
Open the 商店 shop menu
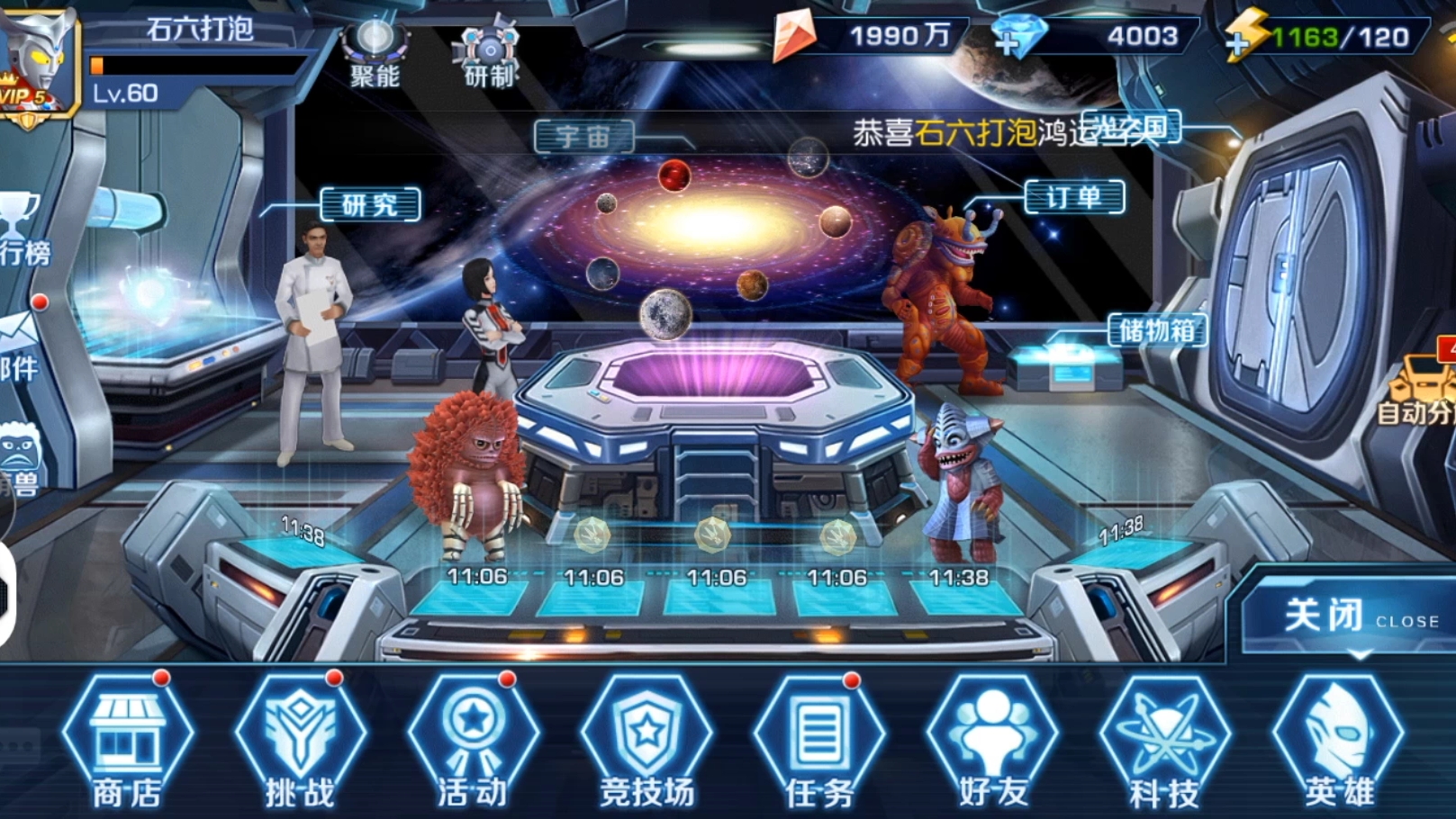click(x=127, y=741)
